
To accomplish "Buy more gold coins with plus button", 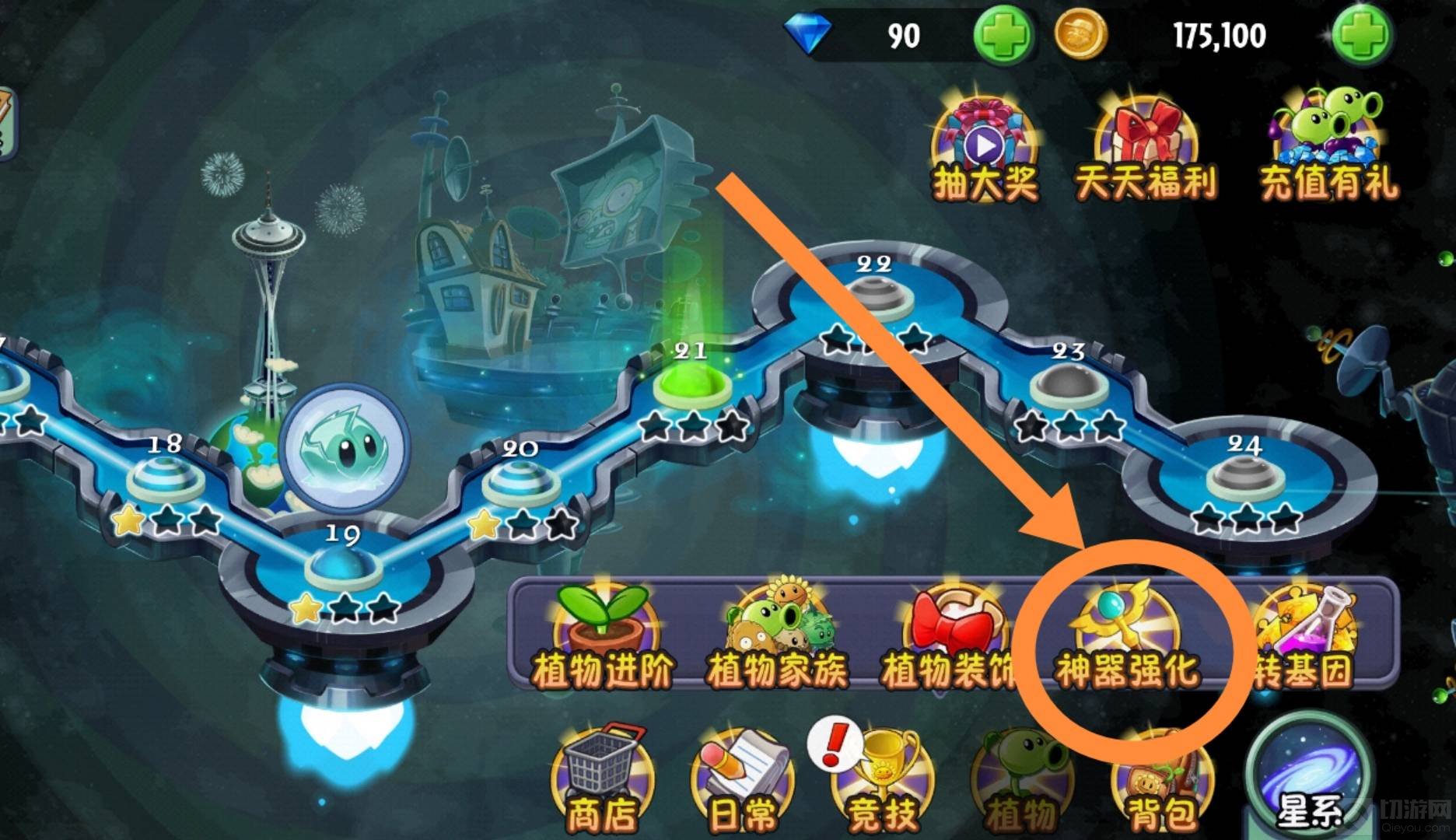I will [x=1360, y=35].
